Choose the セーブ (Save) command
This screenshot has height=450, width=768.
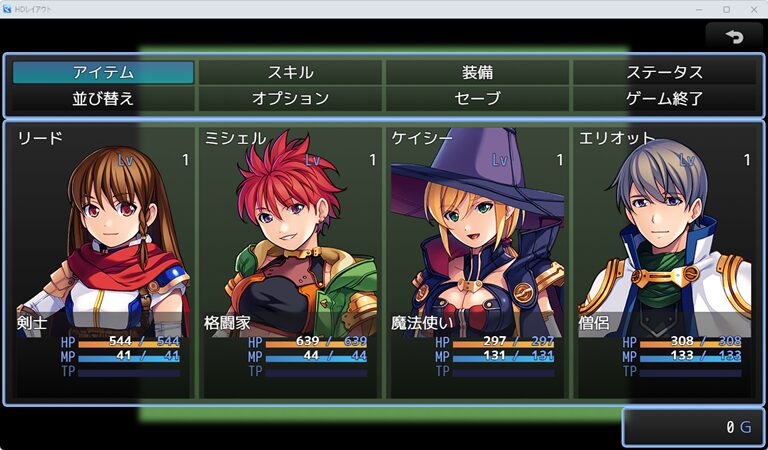[477, 98]
